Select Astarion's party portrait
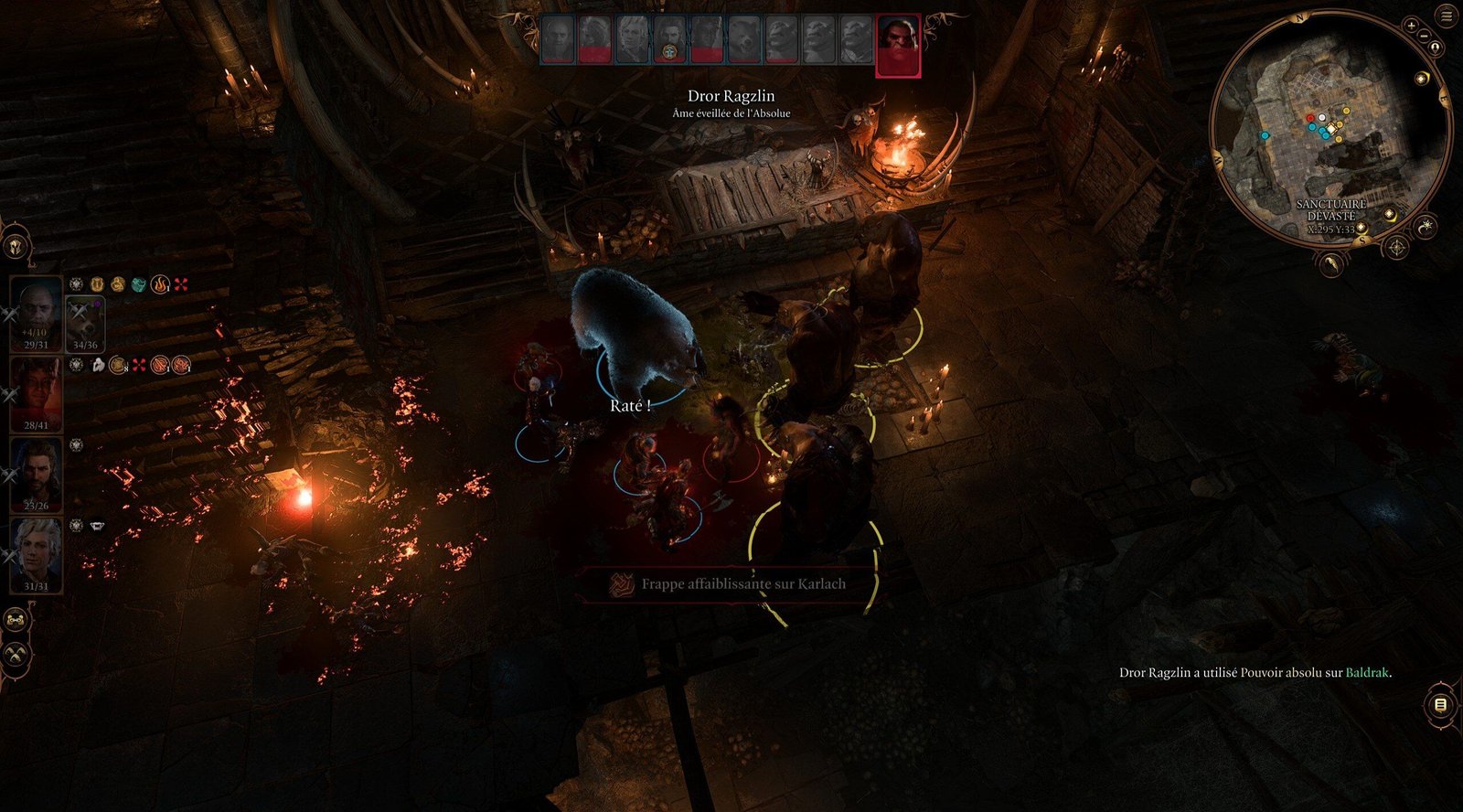1463x812 pixels. (x=36, y=554)
